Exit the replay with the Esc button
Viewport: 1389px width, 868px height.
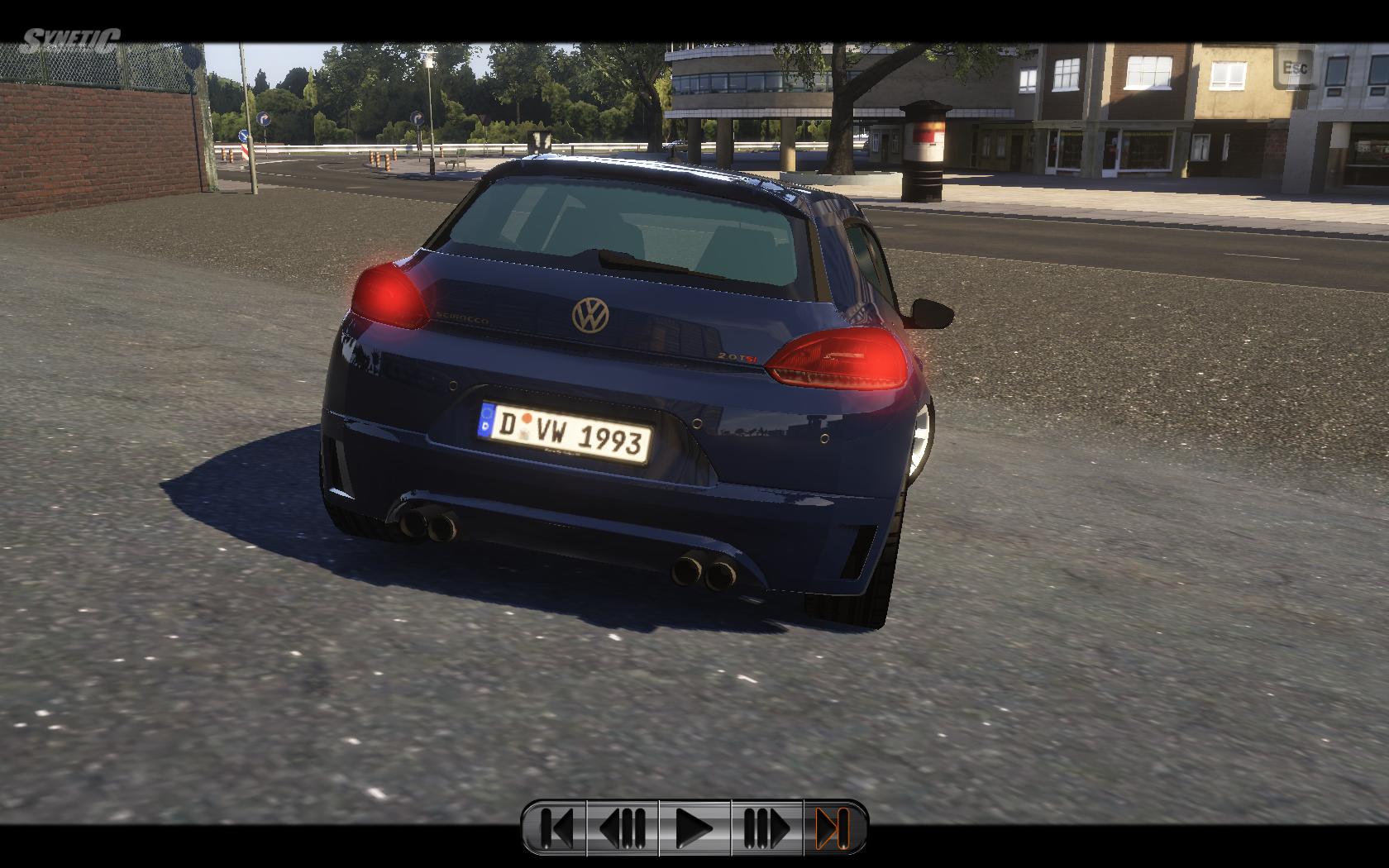1295,68
